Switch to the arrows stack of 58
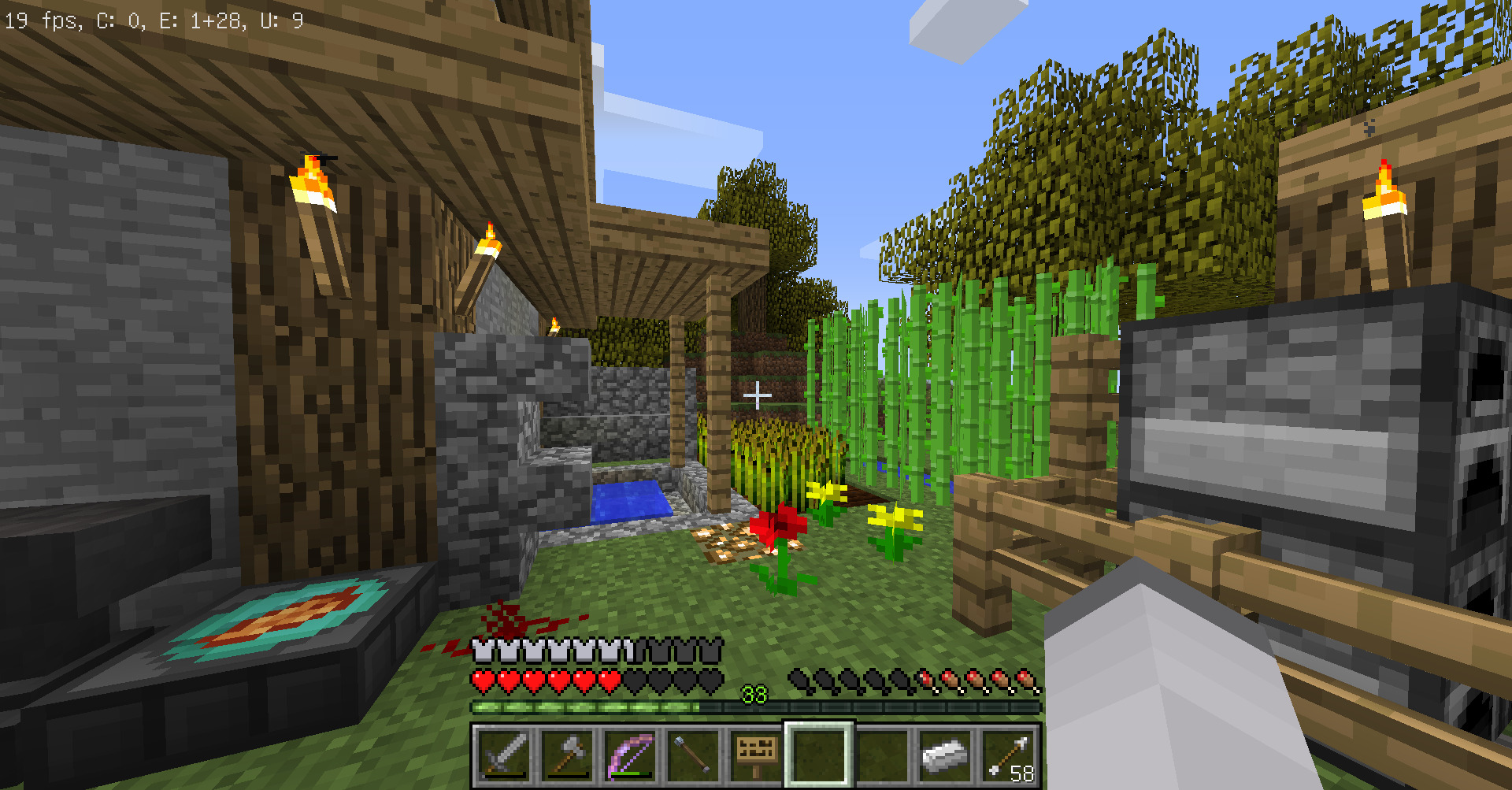This screenshot has width=1512, height=790. click(1008, 755)
